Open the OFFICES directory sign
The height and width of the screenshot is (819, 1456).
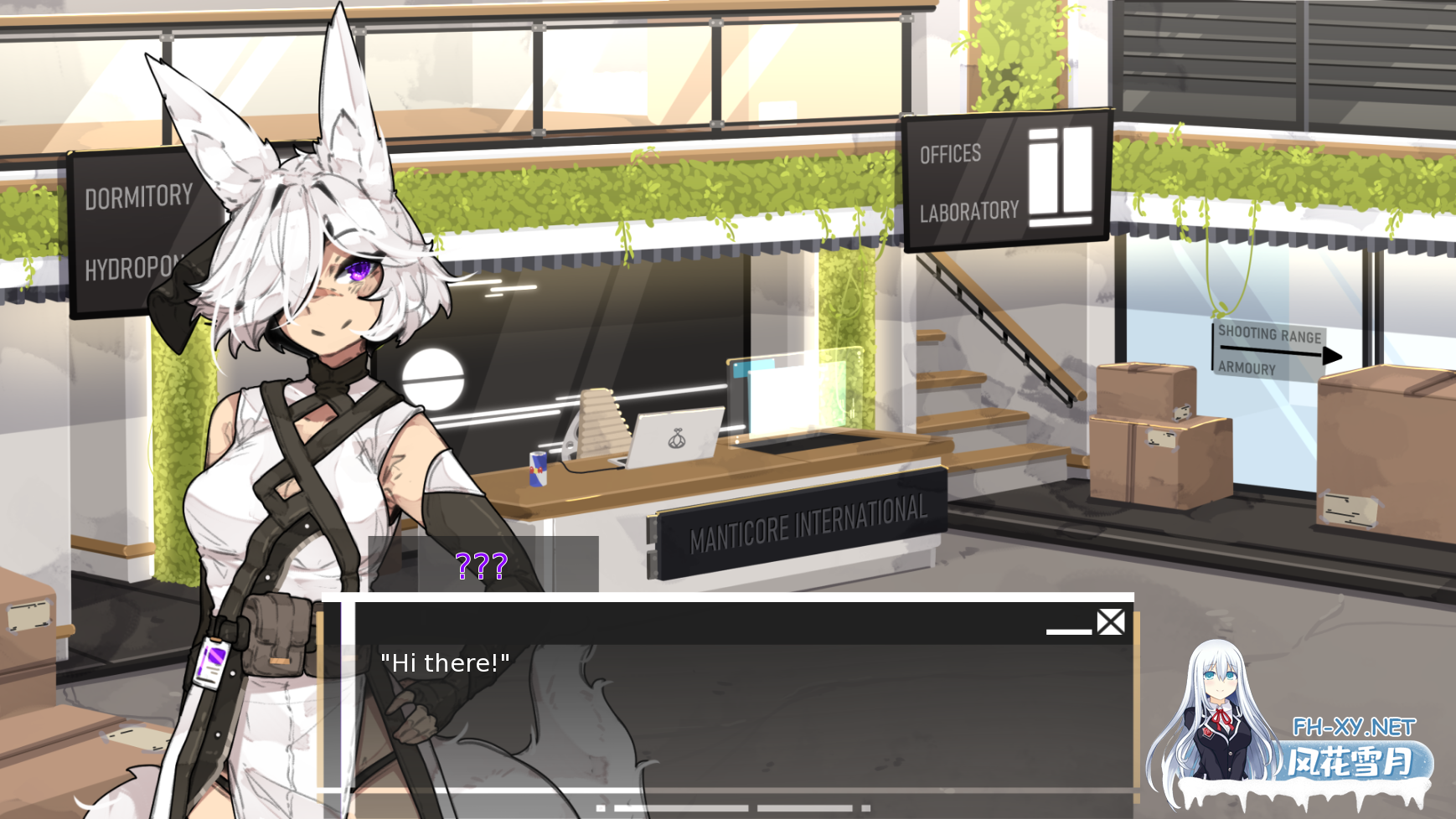(949, 153)
